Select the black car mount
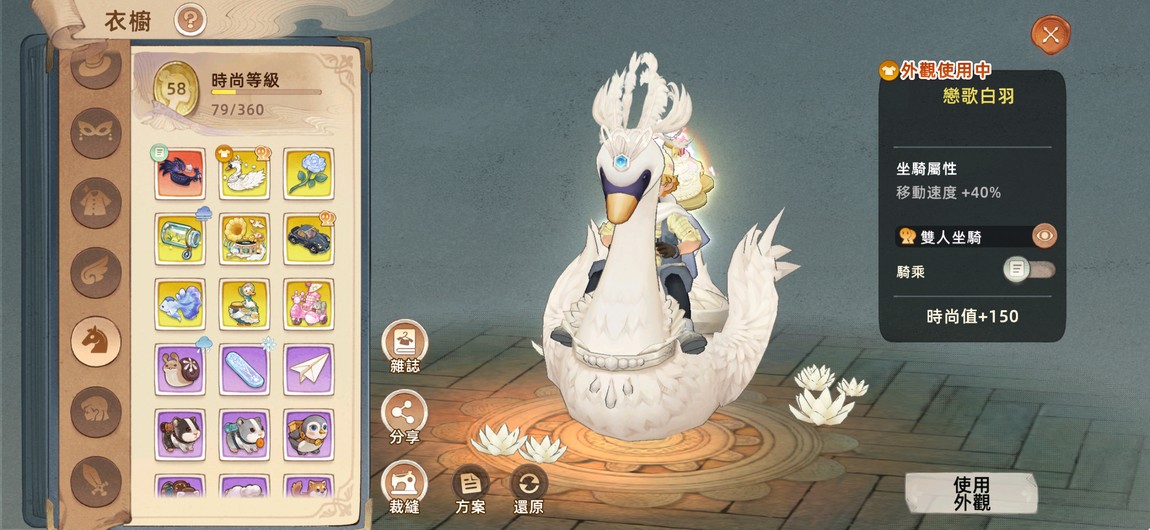This screenshot has width=1150, height=530. tap(308, 238)
